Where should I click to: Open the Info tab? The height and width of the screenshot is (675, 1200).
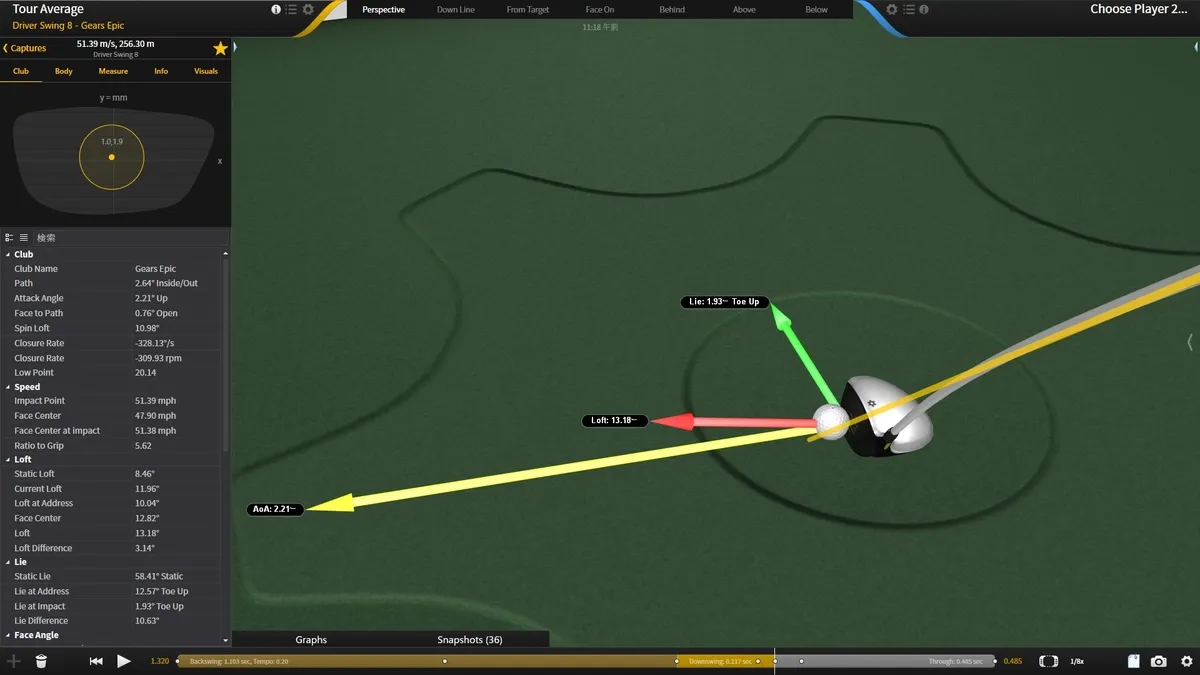tap(161, 72)
